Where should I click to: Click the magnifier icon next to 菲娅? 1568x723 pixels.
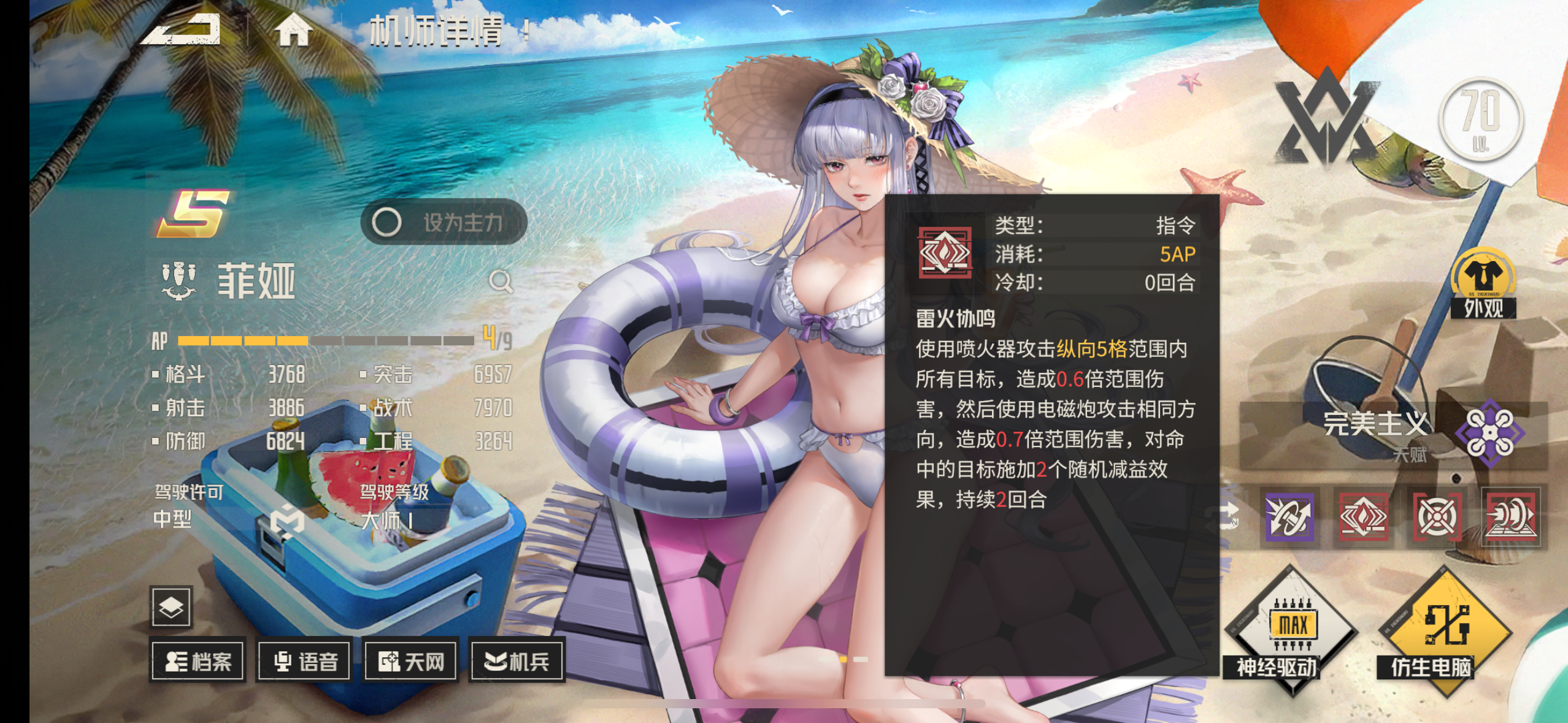click(x=501, y=282)
